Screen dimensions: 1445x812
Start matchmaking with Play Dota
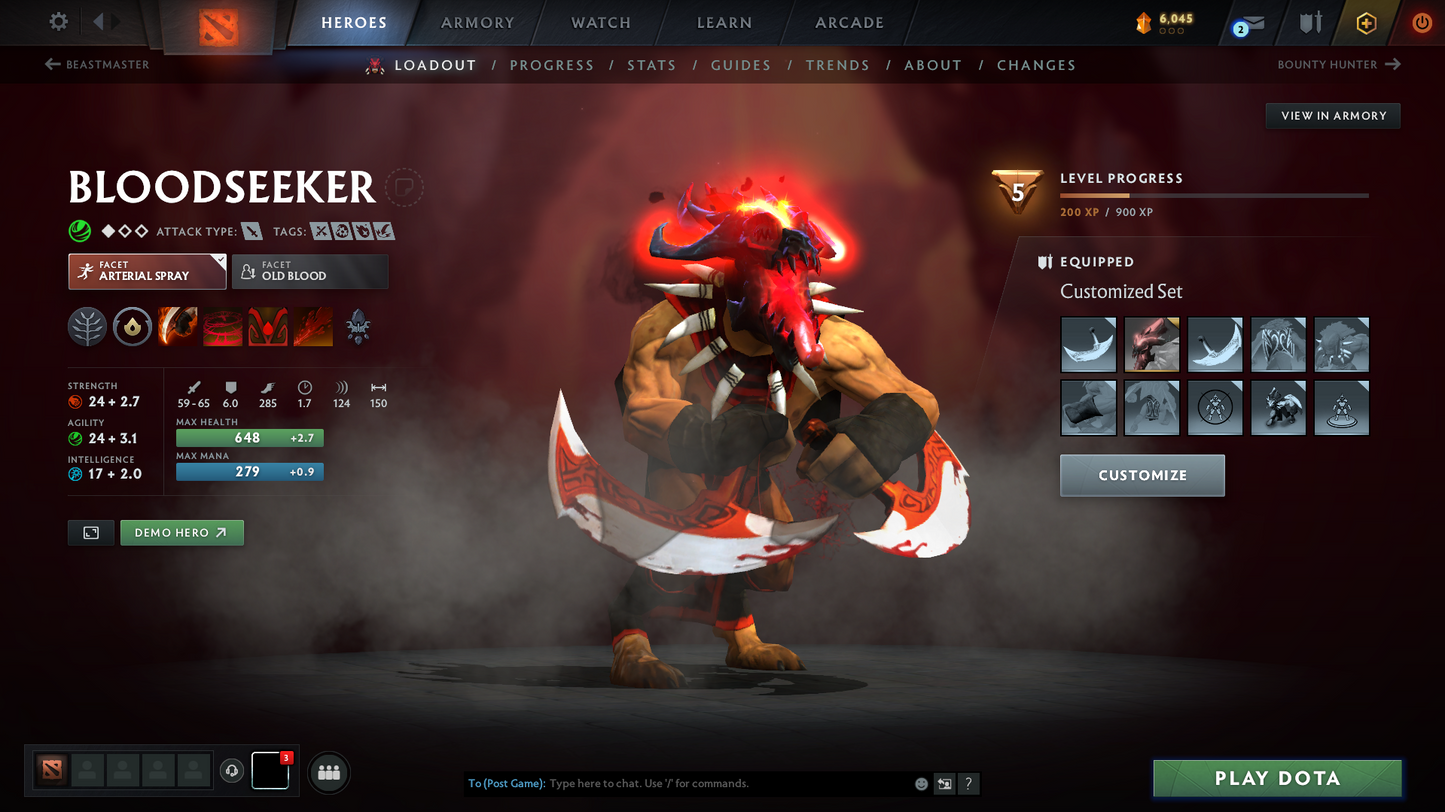[x=1277, y=778]
